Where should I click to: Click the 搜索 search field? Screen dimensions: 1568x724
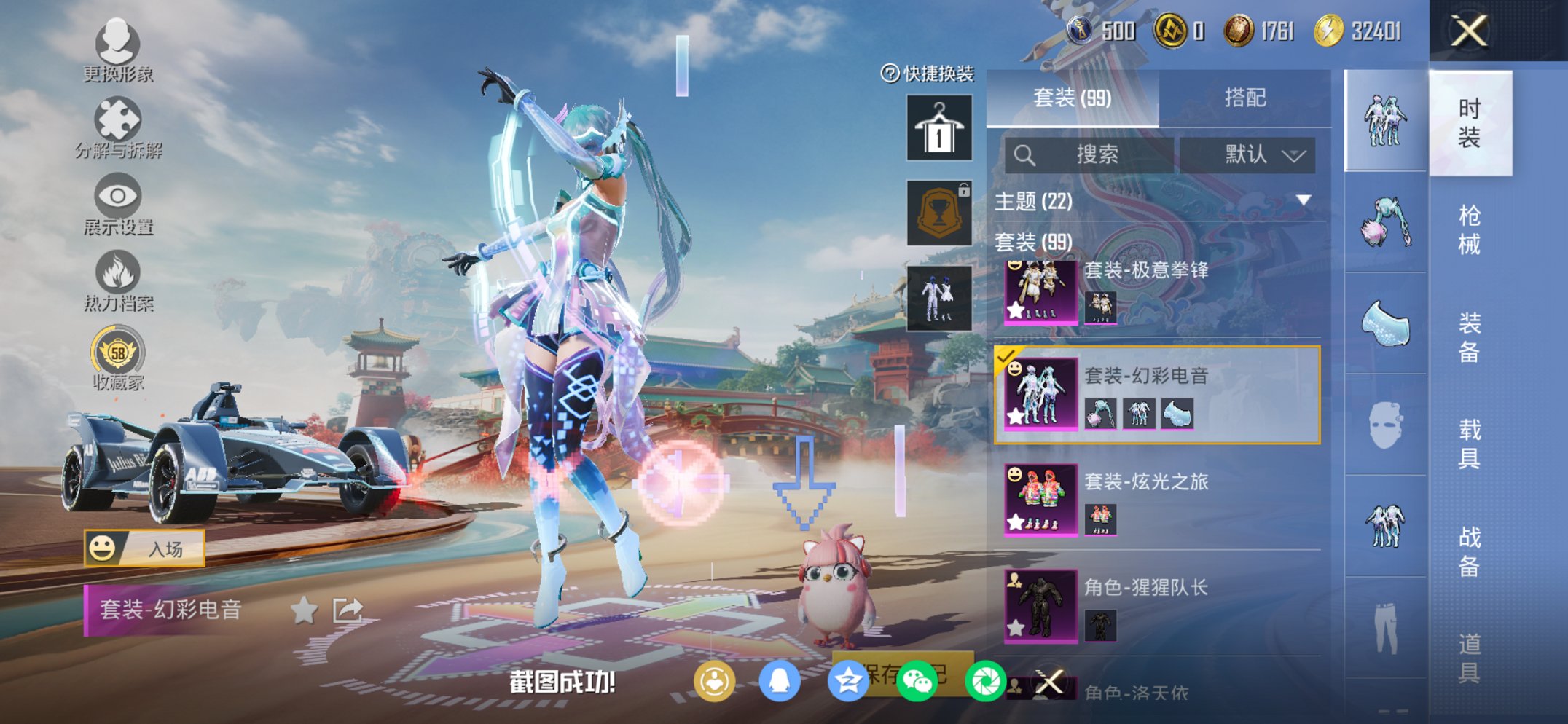click(1089, 154)
